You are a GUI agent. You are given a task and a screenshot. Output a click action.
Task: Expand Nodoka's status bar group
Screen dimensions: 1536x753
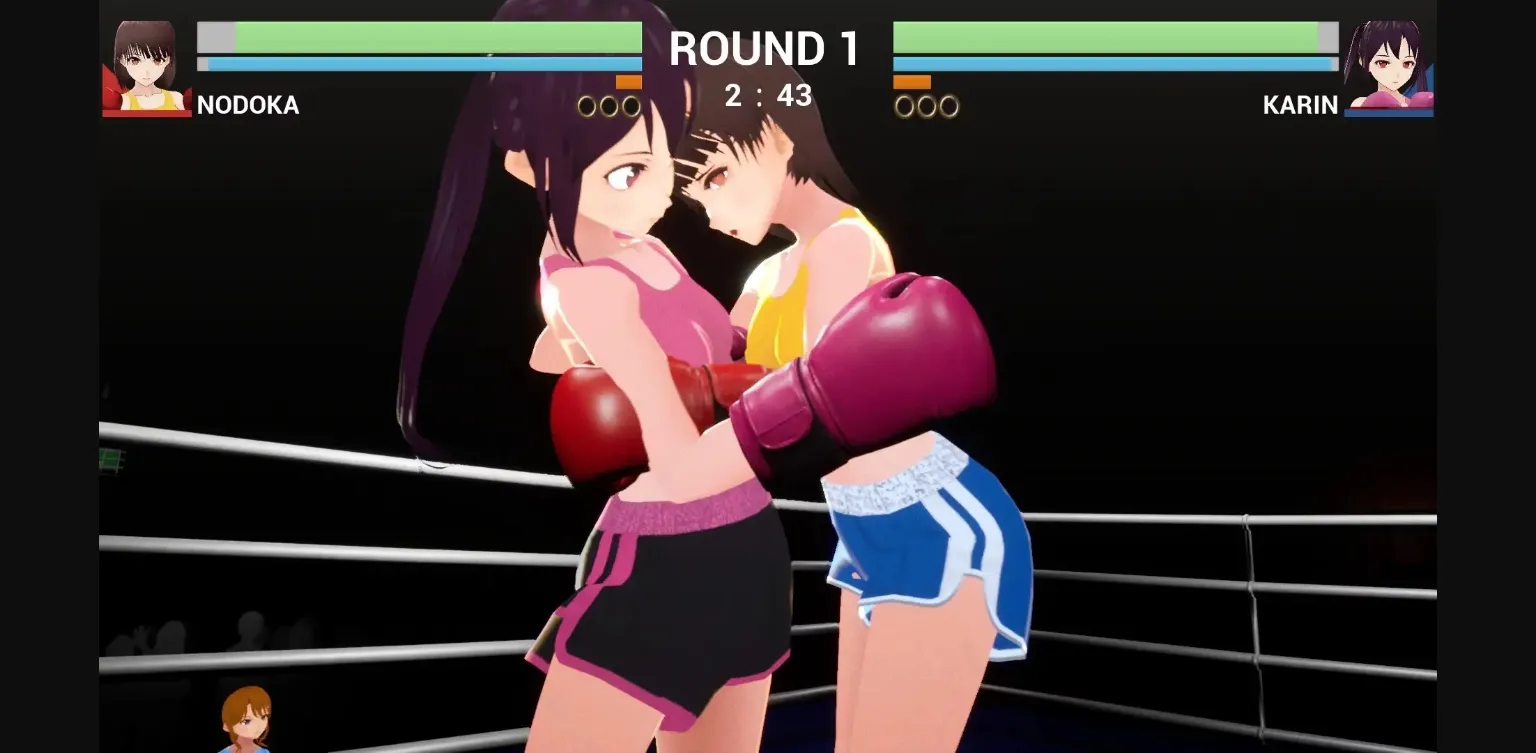[420, 50]
